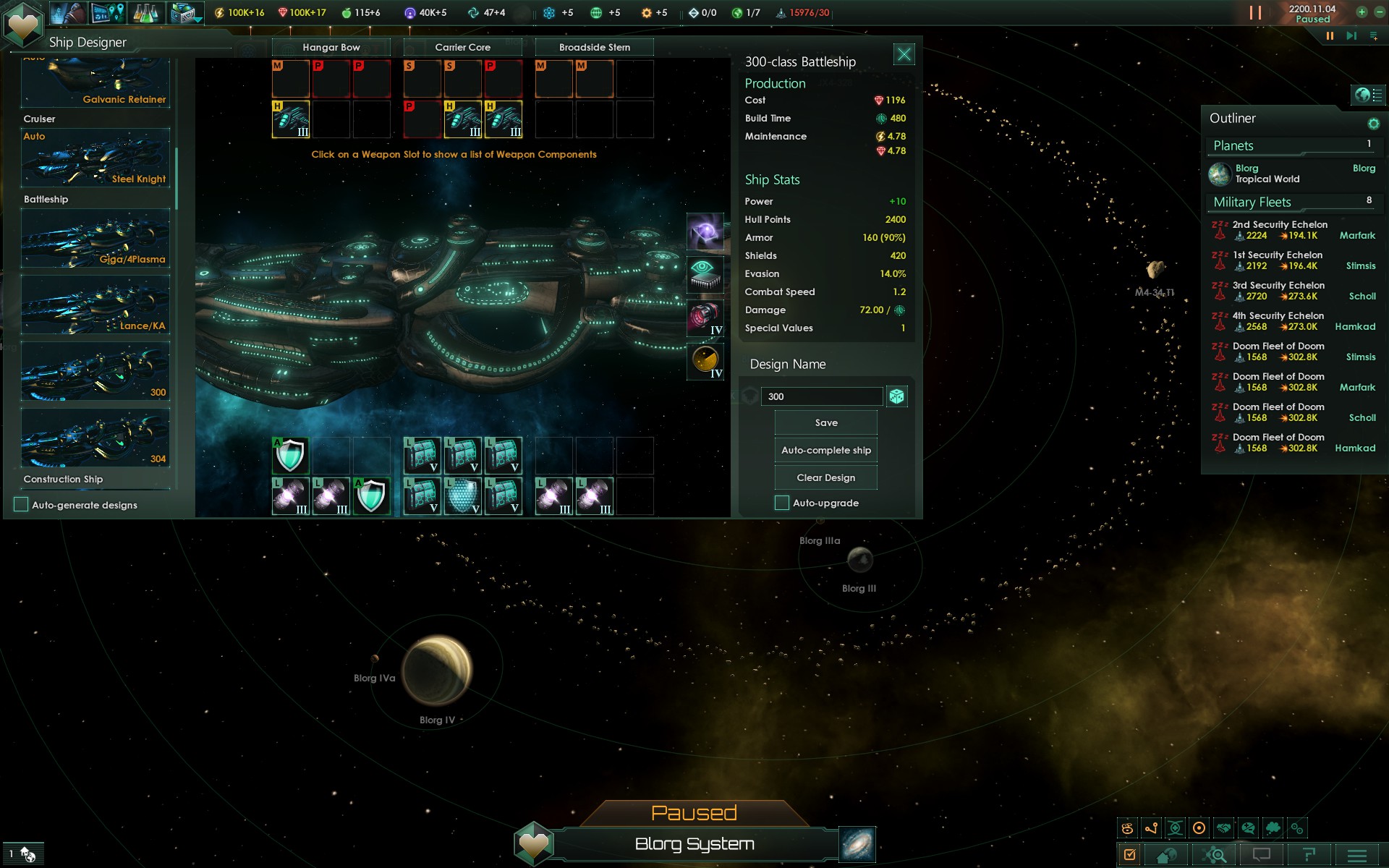
Task: Enable Auto-generate designs checkbox
Action: click(22, 505)
